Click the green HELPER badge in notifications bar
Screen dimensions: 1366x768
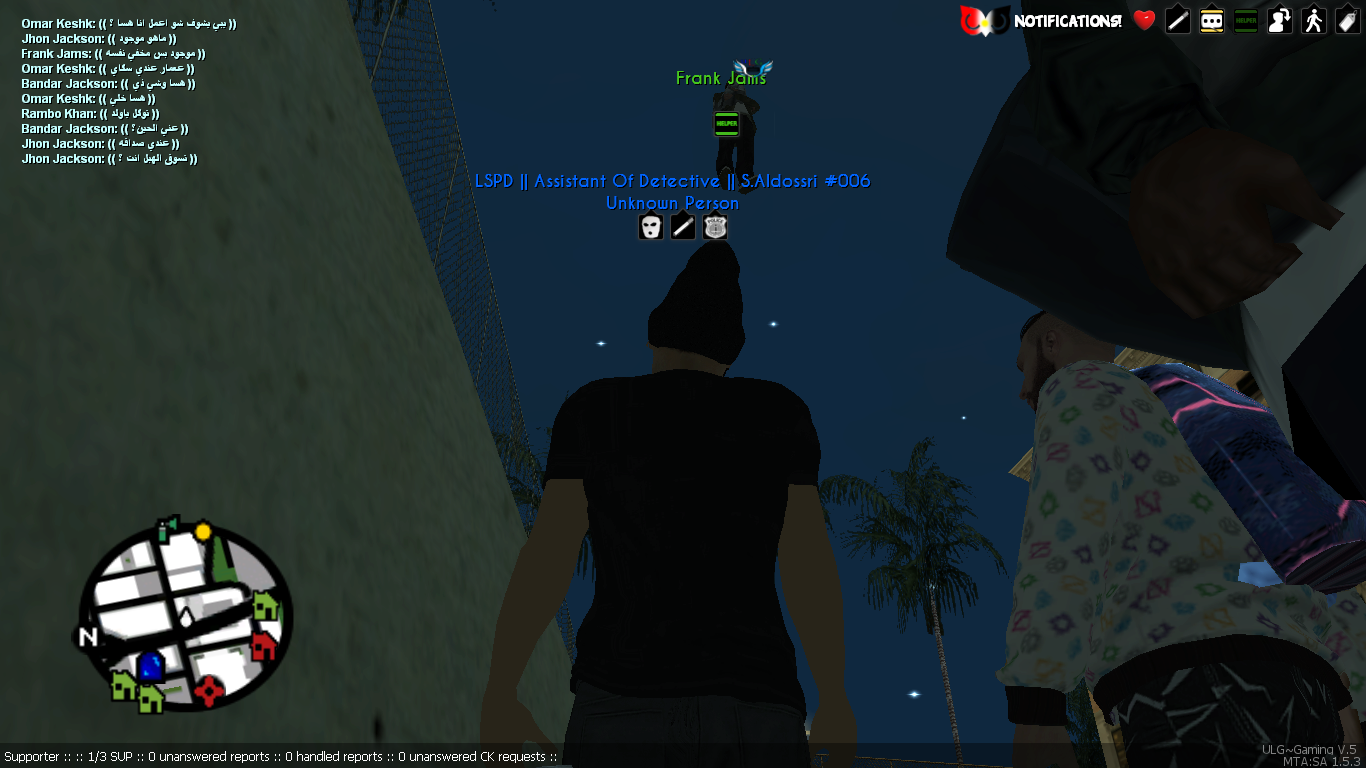1246,20
